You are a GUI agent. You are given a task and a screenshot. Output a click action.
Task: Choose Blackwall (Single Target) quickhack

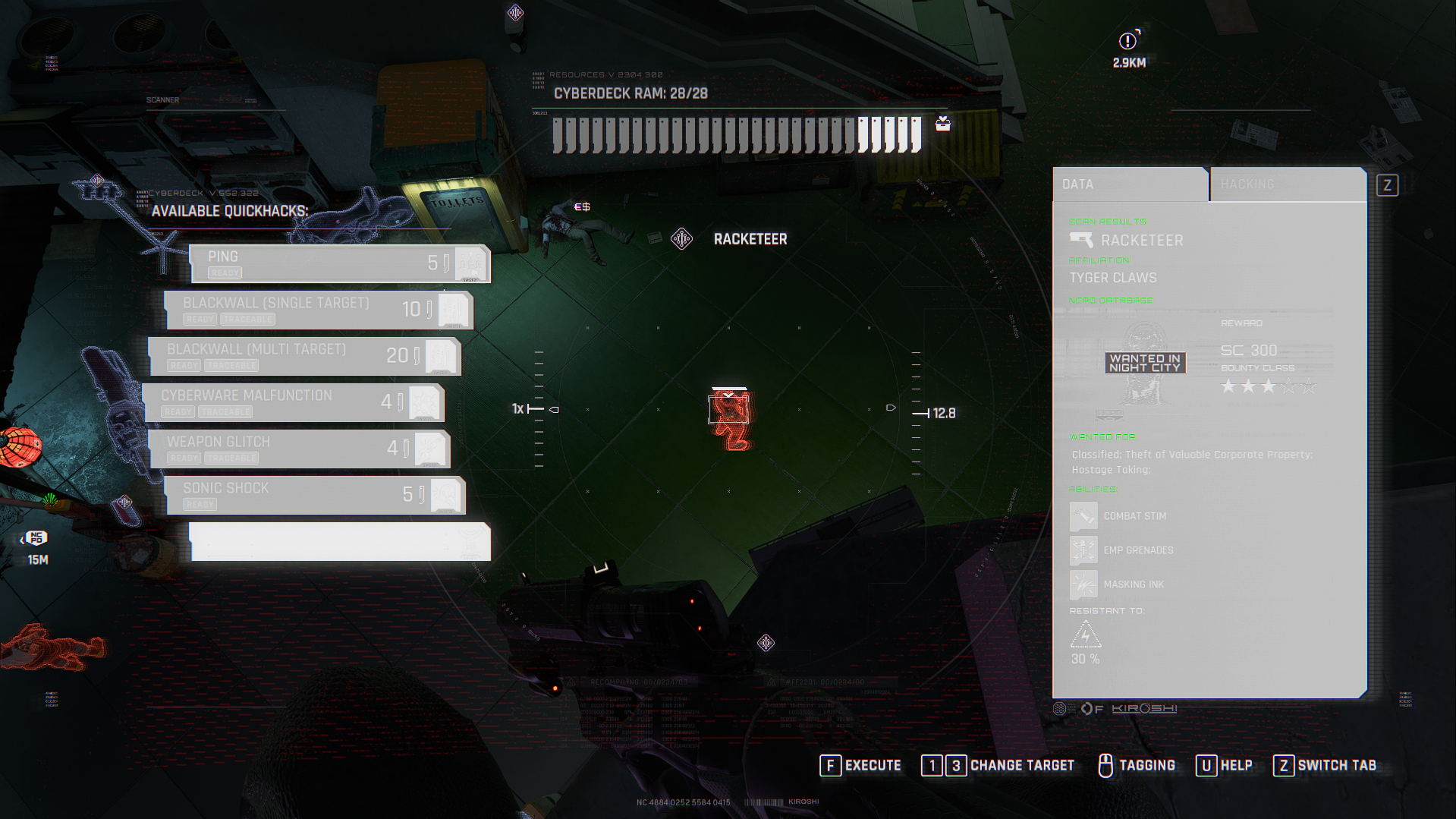click(x=319, y=310)
